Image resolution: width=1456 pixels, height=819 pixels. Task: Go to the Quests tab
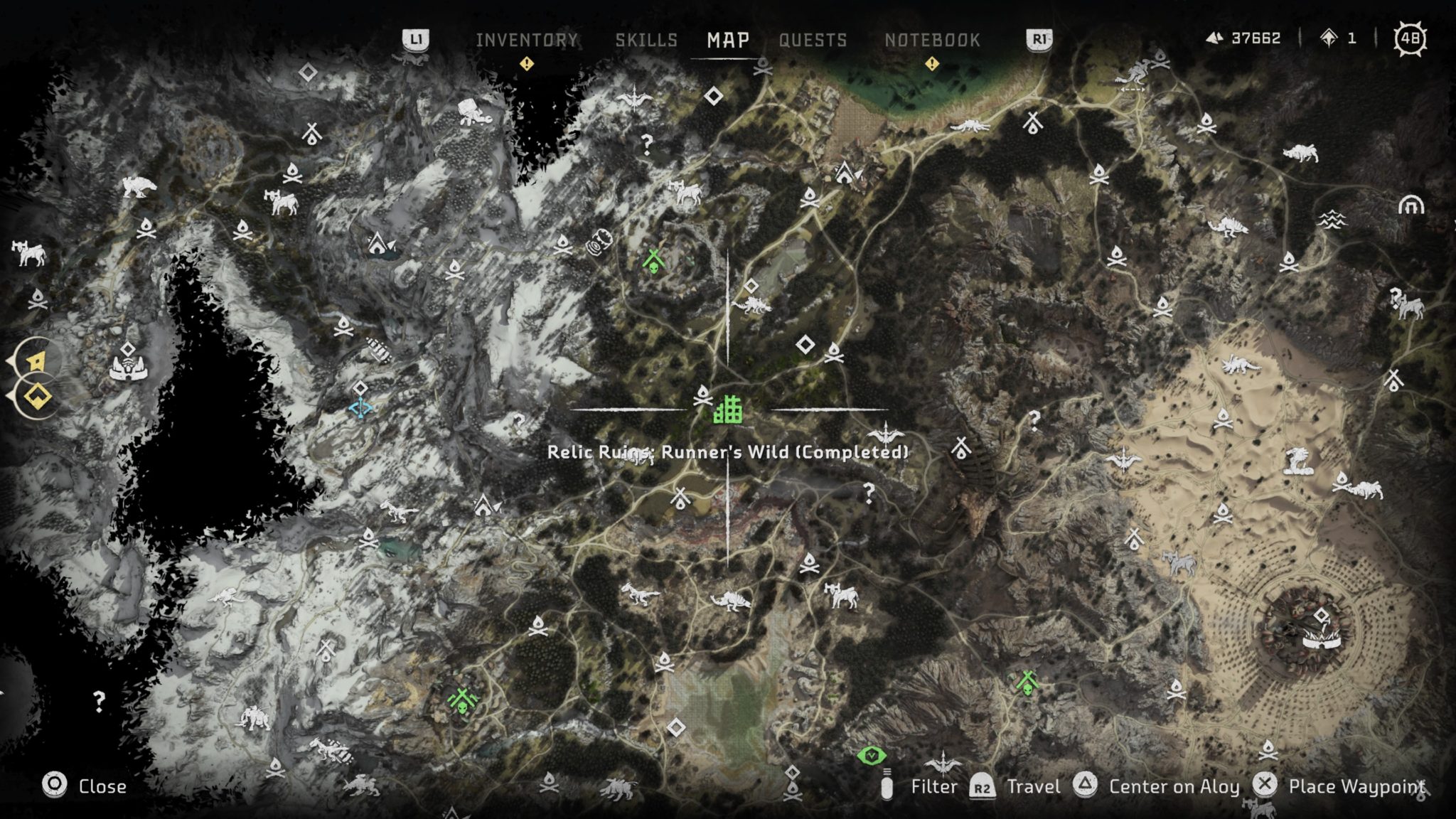(813, 40)
